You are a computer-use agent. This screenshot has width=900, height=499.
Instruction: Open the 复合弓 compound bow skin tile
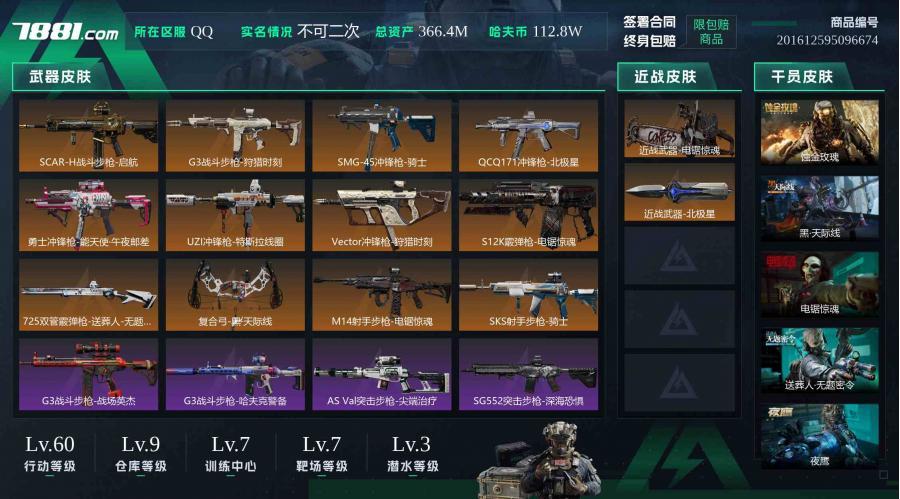pos(235,294)
